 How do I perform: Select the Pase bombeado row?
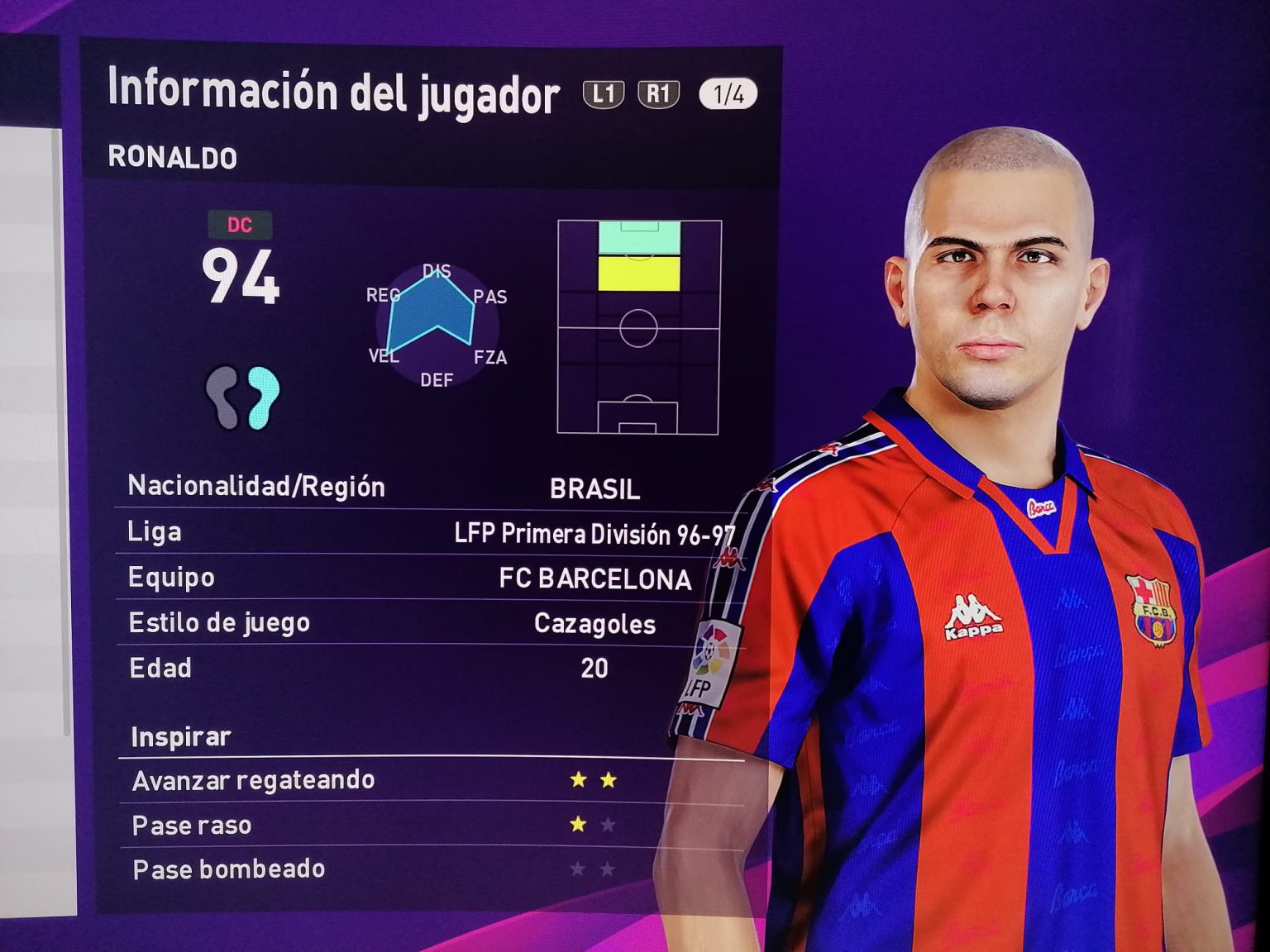point(430,869)
